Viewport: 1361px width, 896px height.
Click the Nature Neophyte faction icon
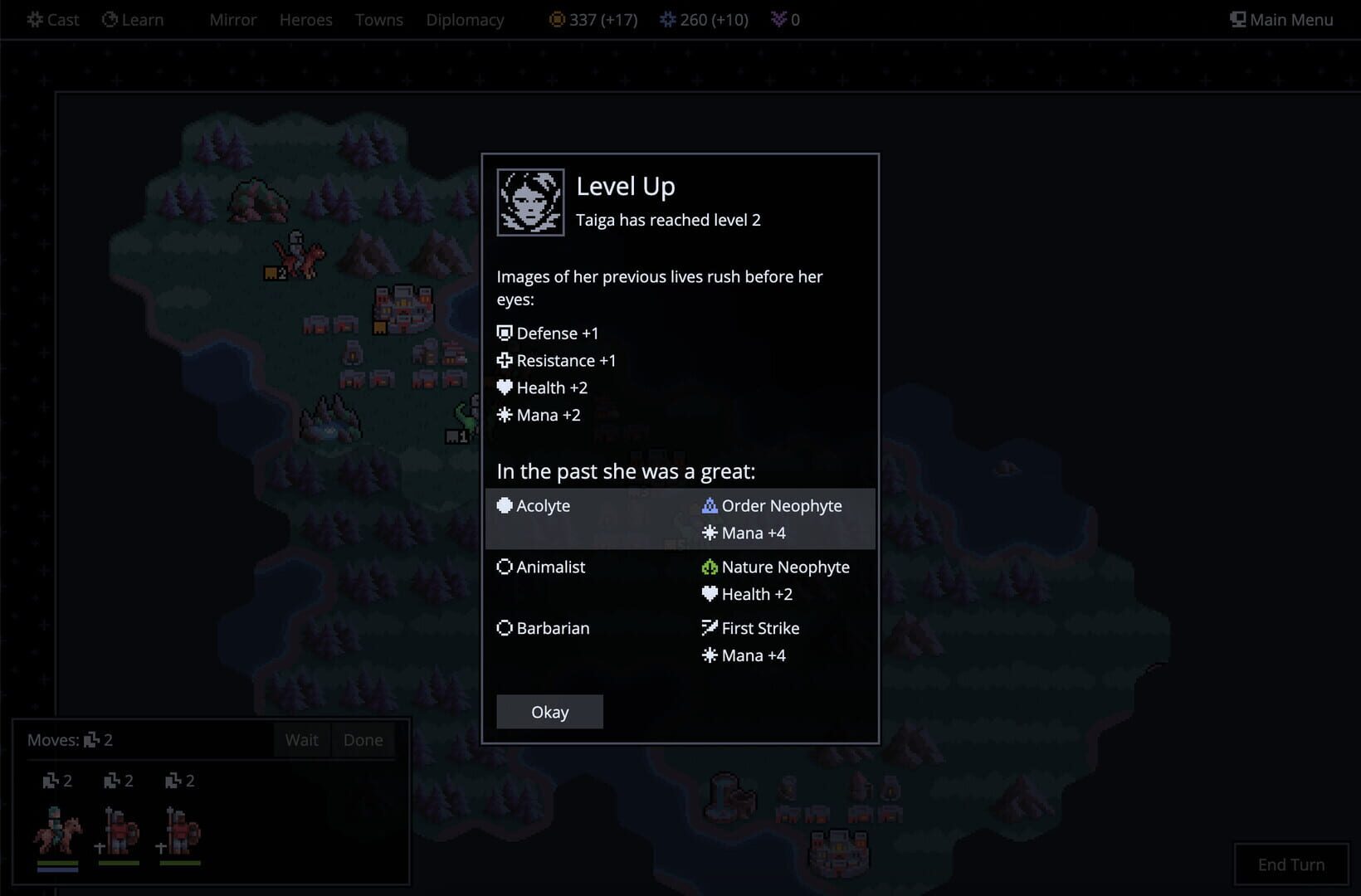(710, 567)
